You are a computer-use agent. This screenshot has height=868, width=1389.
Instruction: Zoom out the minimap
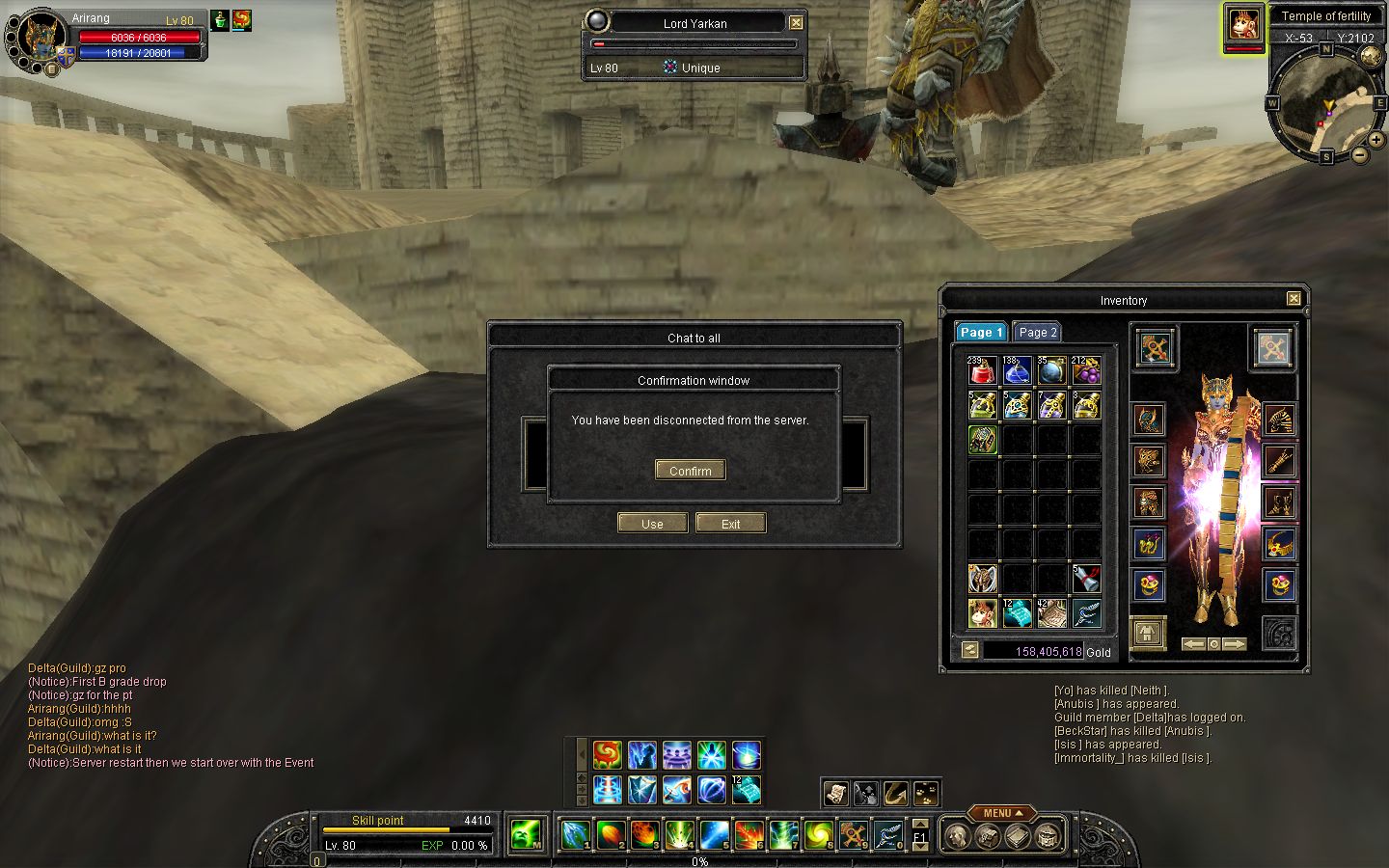1359,154
